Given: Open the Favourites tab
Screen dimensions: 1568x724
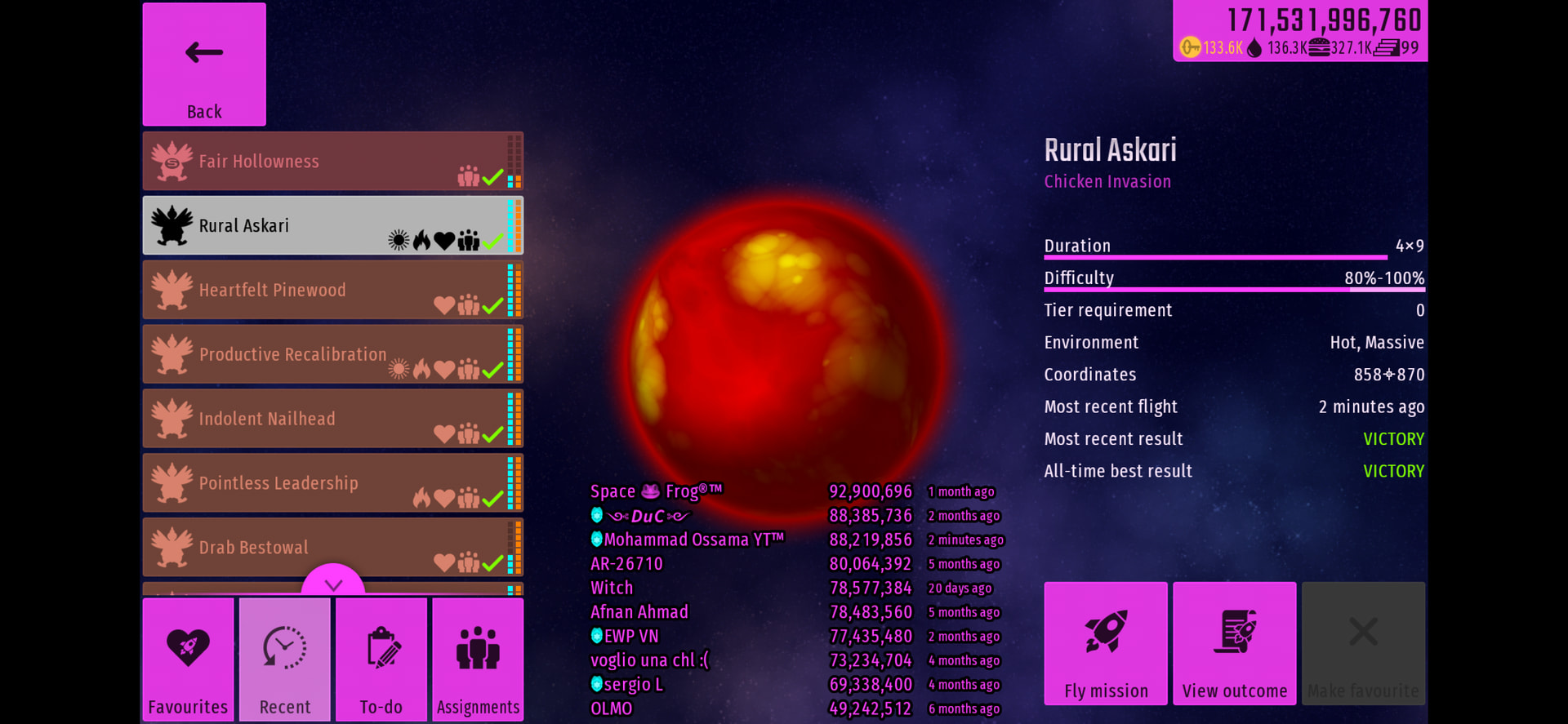Looking at the screenshot, I should (188, 660).
